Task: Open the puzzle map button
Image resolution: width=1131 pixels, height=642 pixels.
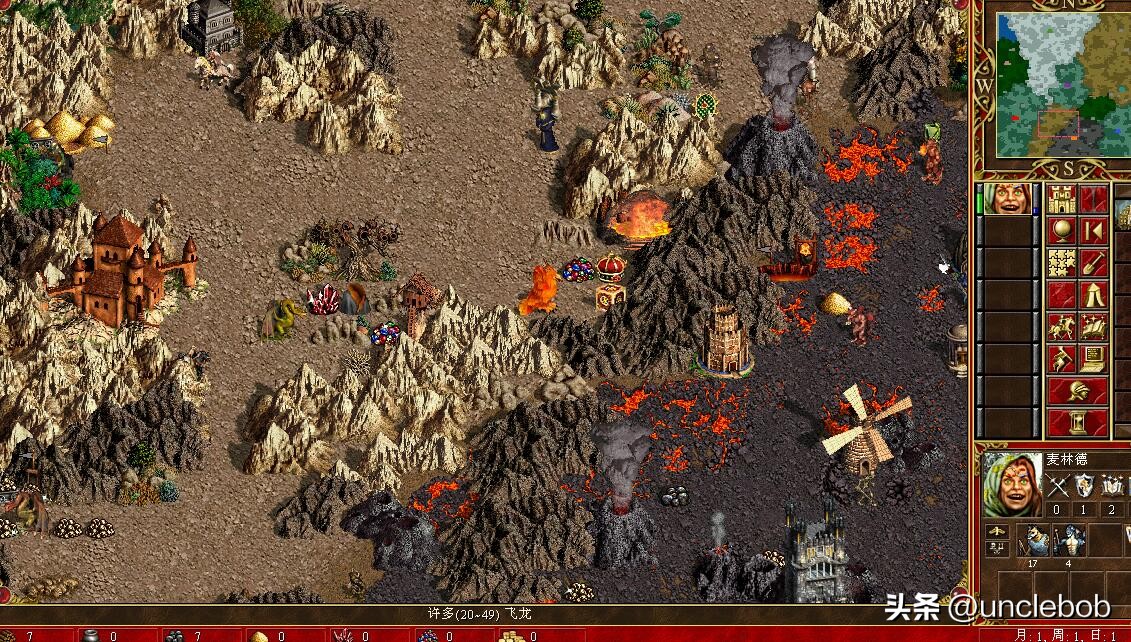Action: tap(1062, 263)
